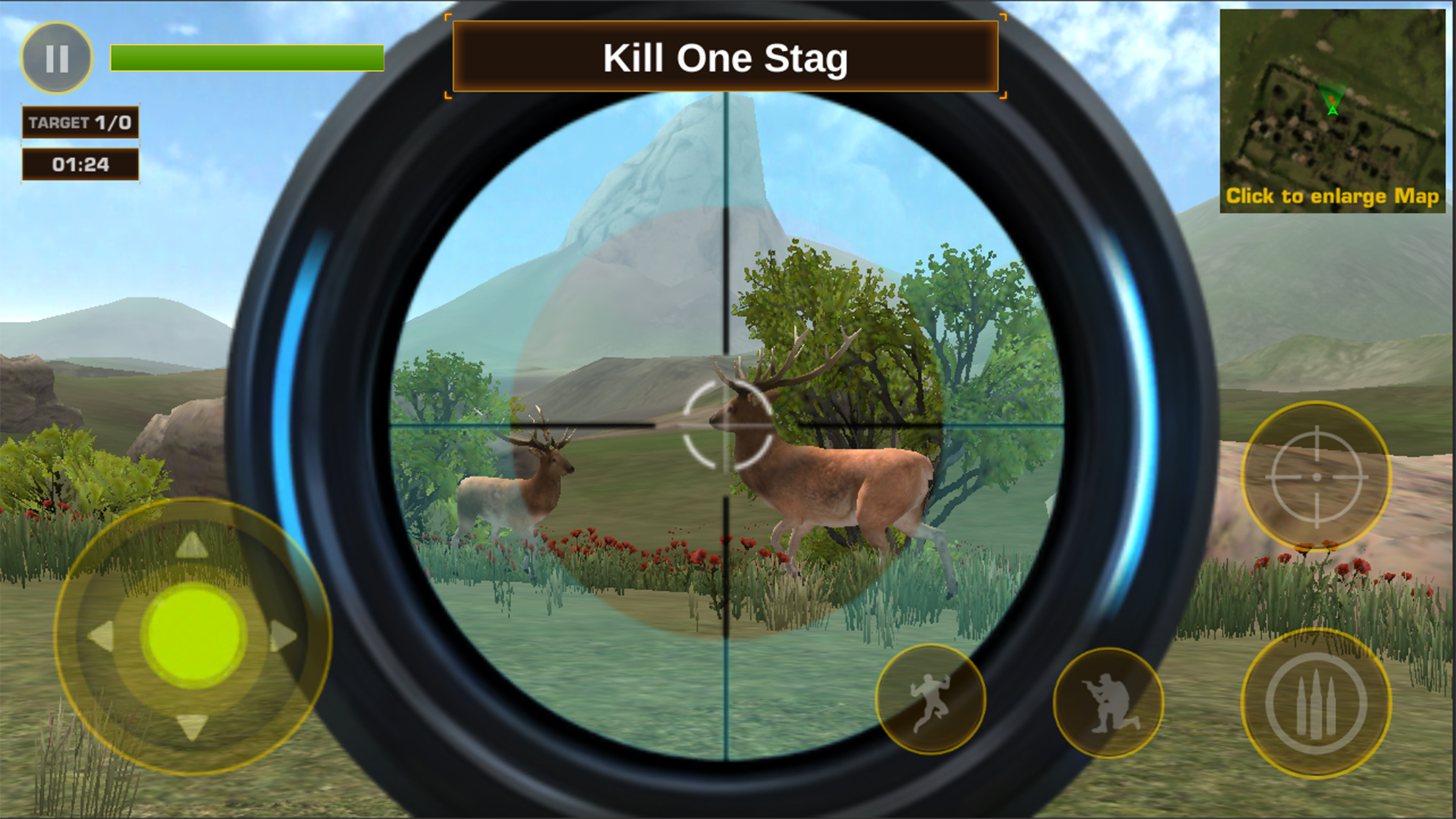Viewport: 1456px width, 819px height.
Task: Open the map via Click to enlarge Map link
Action: tap(1332, 195)
